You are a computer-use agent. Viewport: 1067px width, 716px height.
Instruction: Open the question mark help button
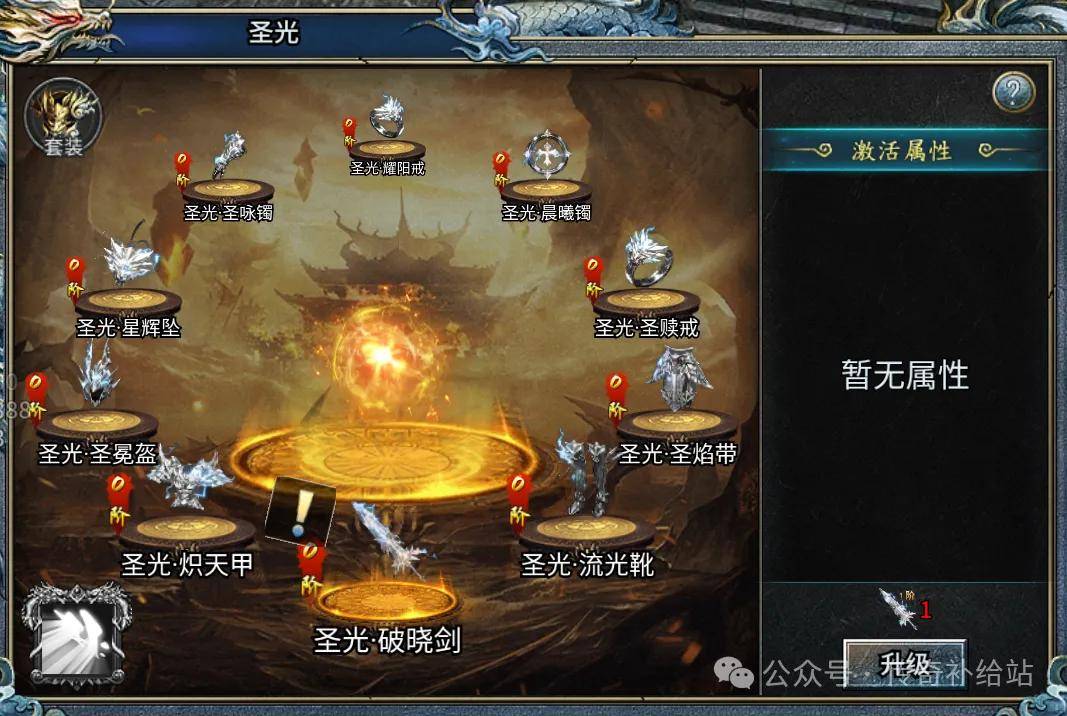click(1013, 93)
